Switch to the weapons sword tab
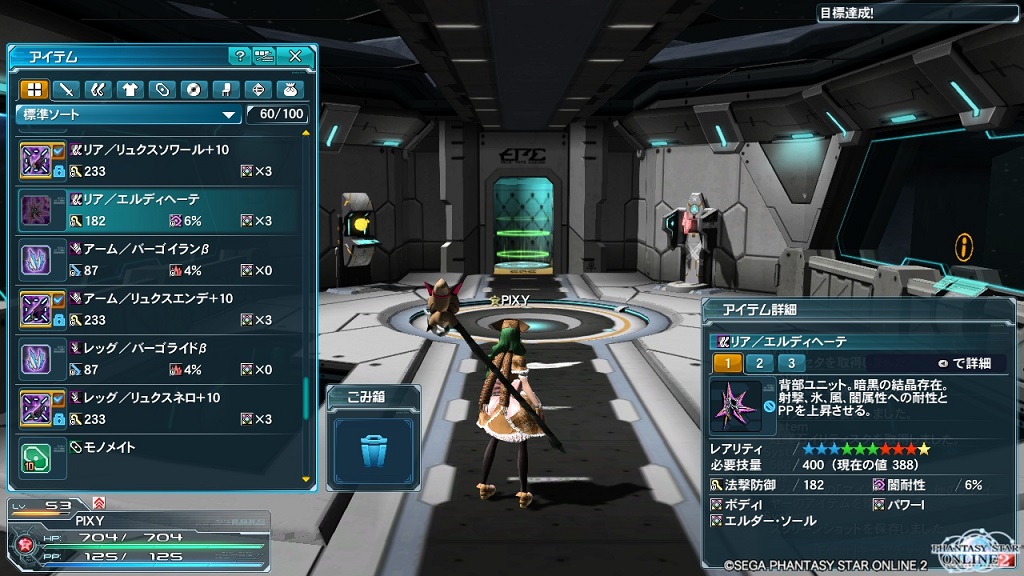1024x576 pixels. point(66,90)
